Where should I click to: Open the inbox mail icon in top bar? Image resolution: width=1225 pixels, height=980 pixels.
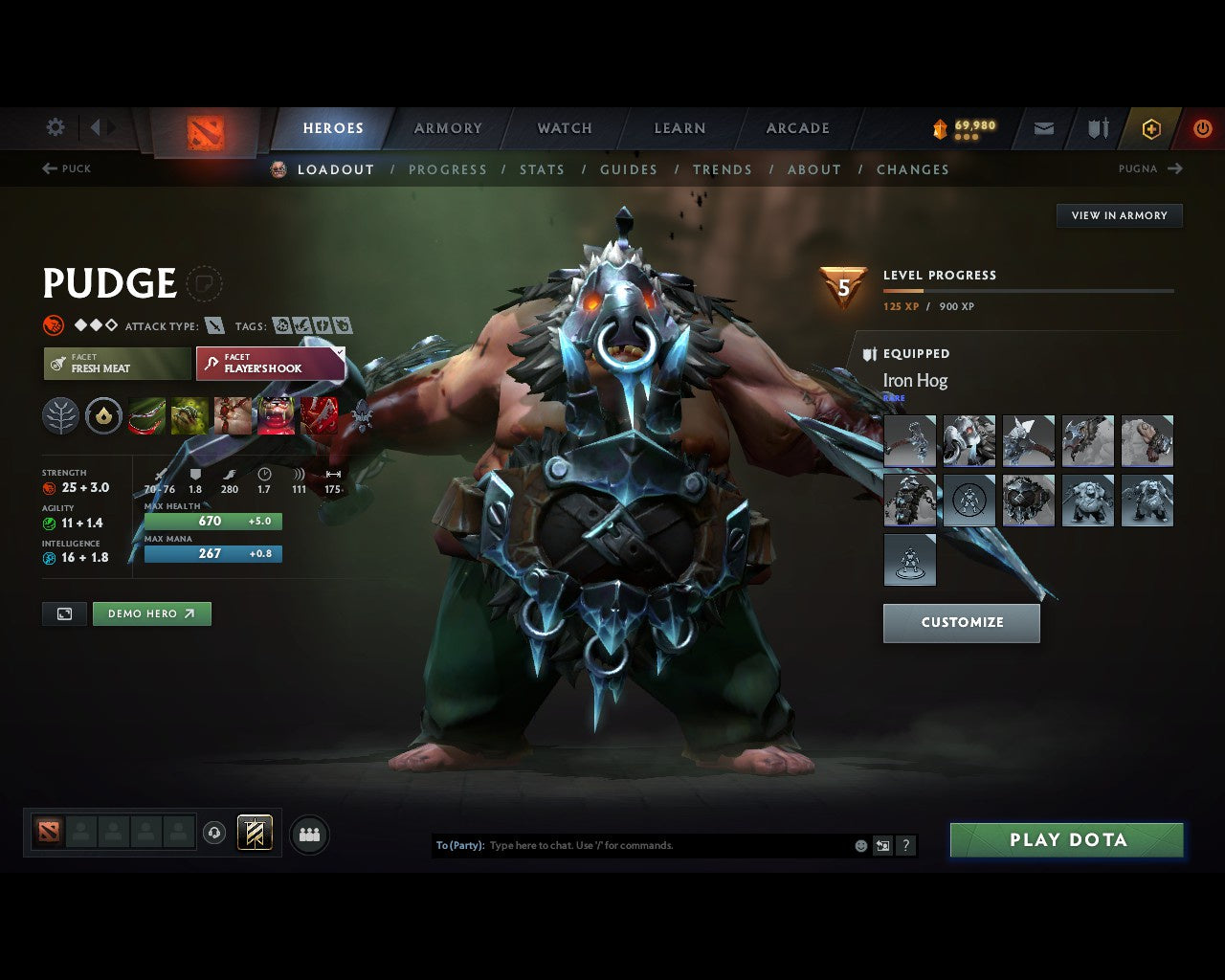1042,128
